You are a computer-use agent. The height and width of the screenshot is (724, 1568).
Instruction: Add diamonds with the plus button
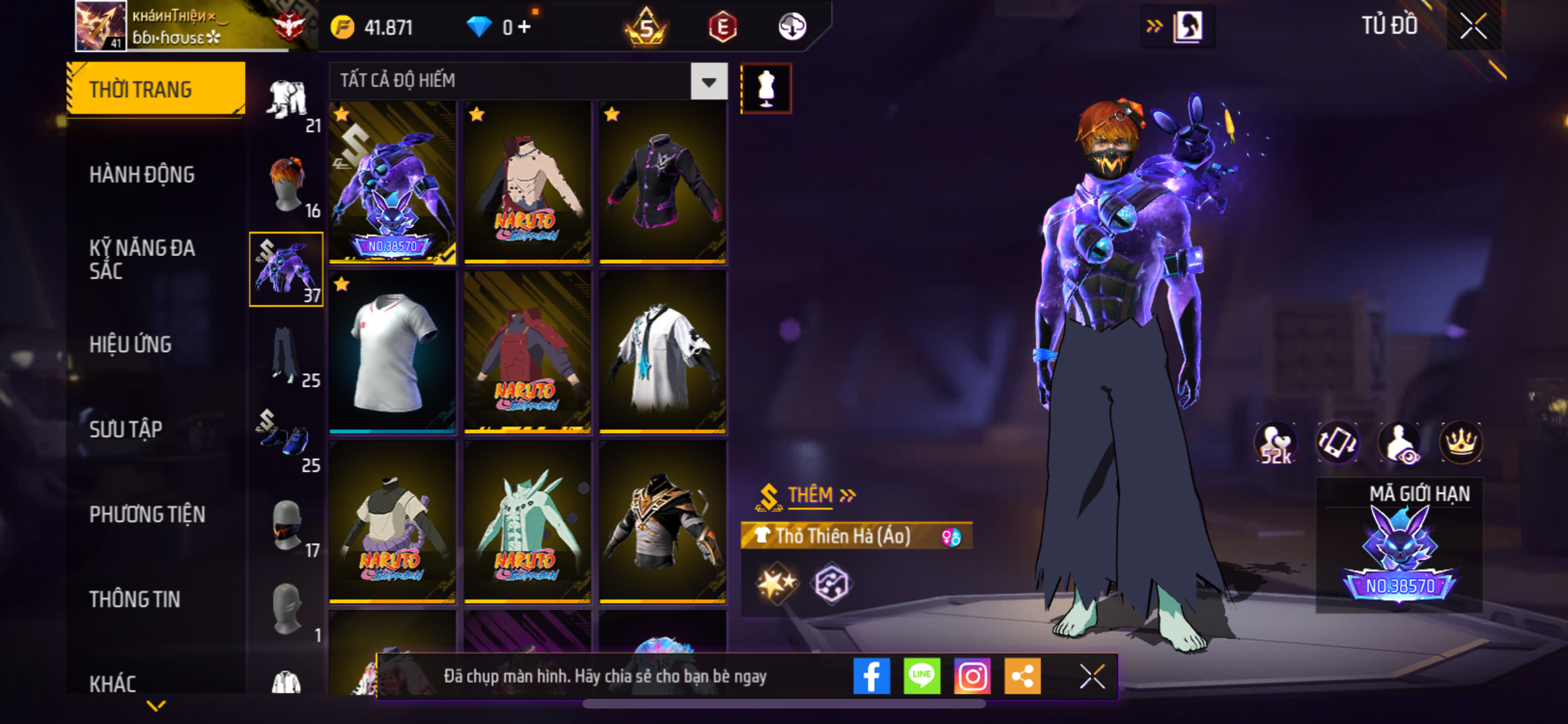tap(525, 27)
